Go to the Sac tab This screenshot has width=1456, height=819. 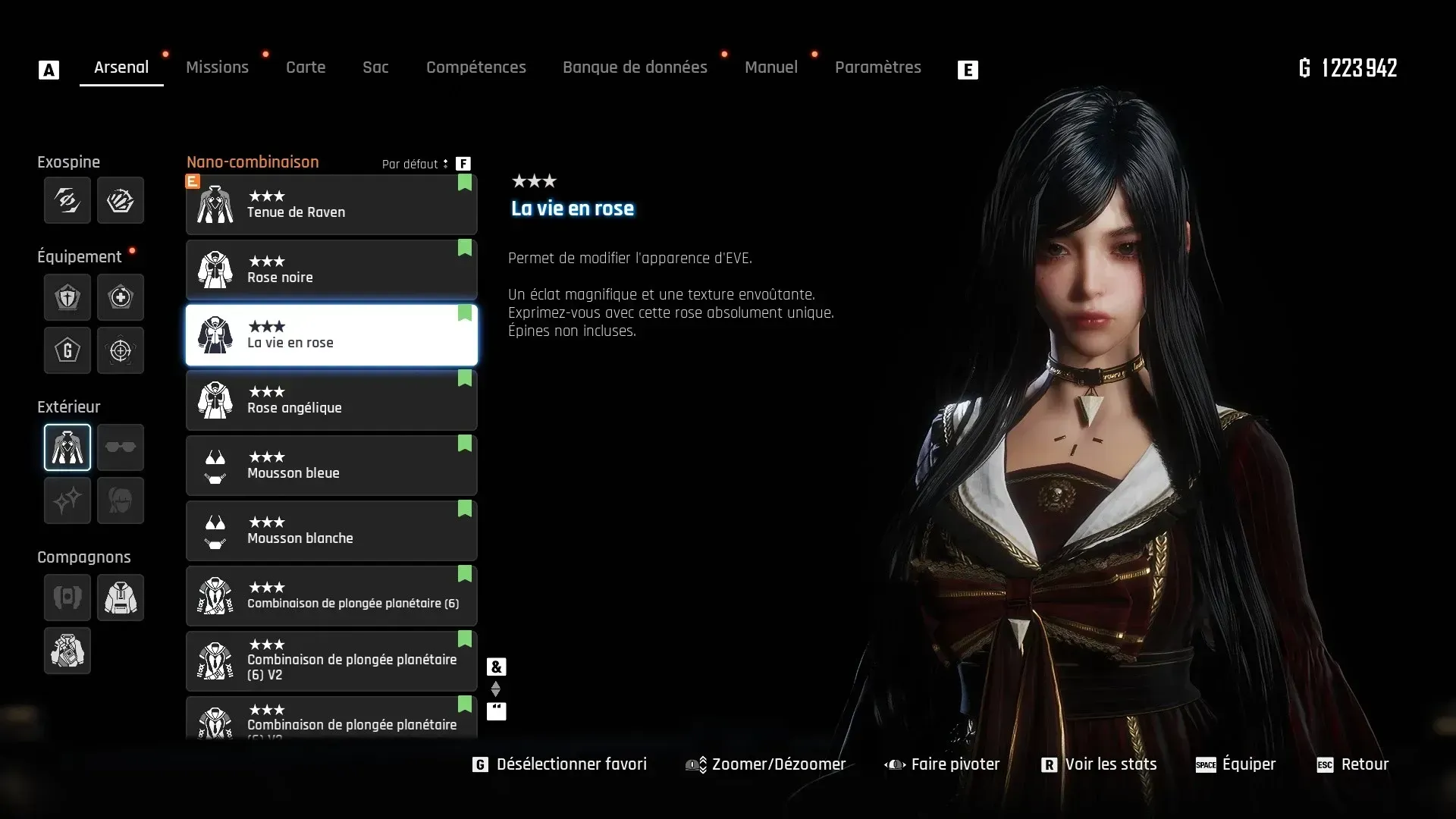pos(375,67)
